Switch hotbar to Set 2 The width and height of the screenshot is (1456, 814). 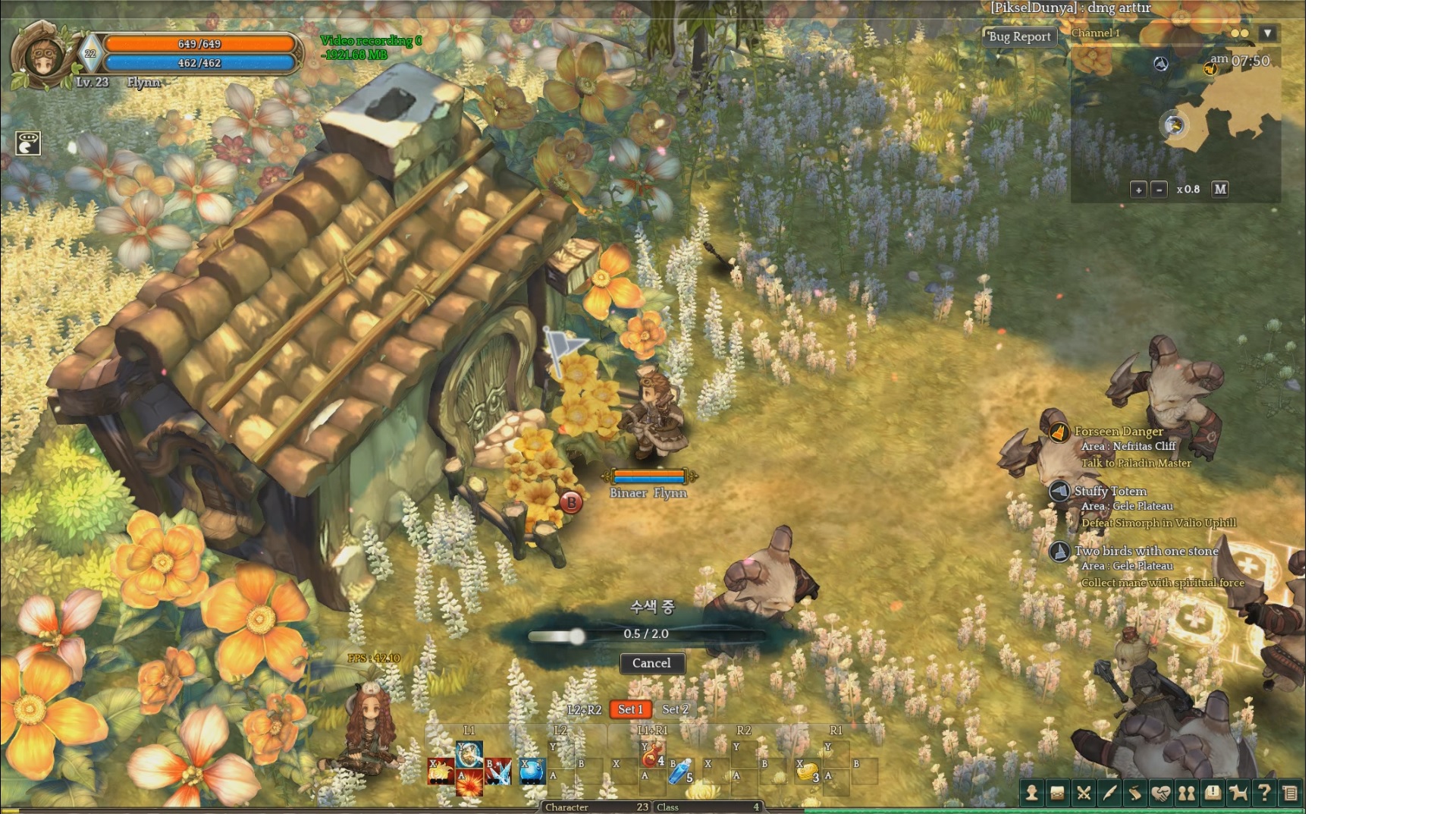(x=675, y=709)
